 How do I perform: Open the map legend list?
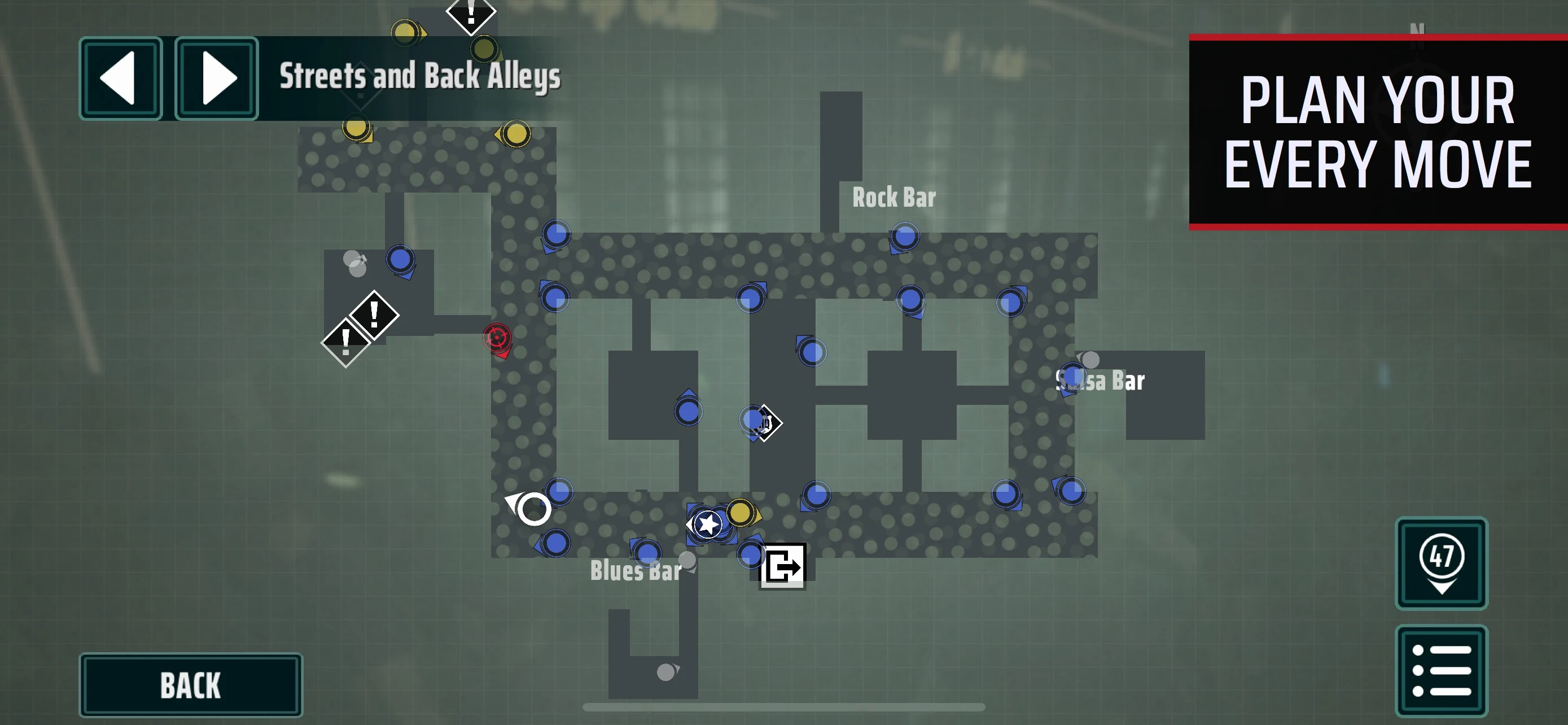[1441, 670]
